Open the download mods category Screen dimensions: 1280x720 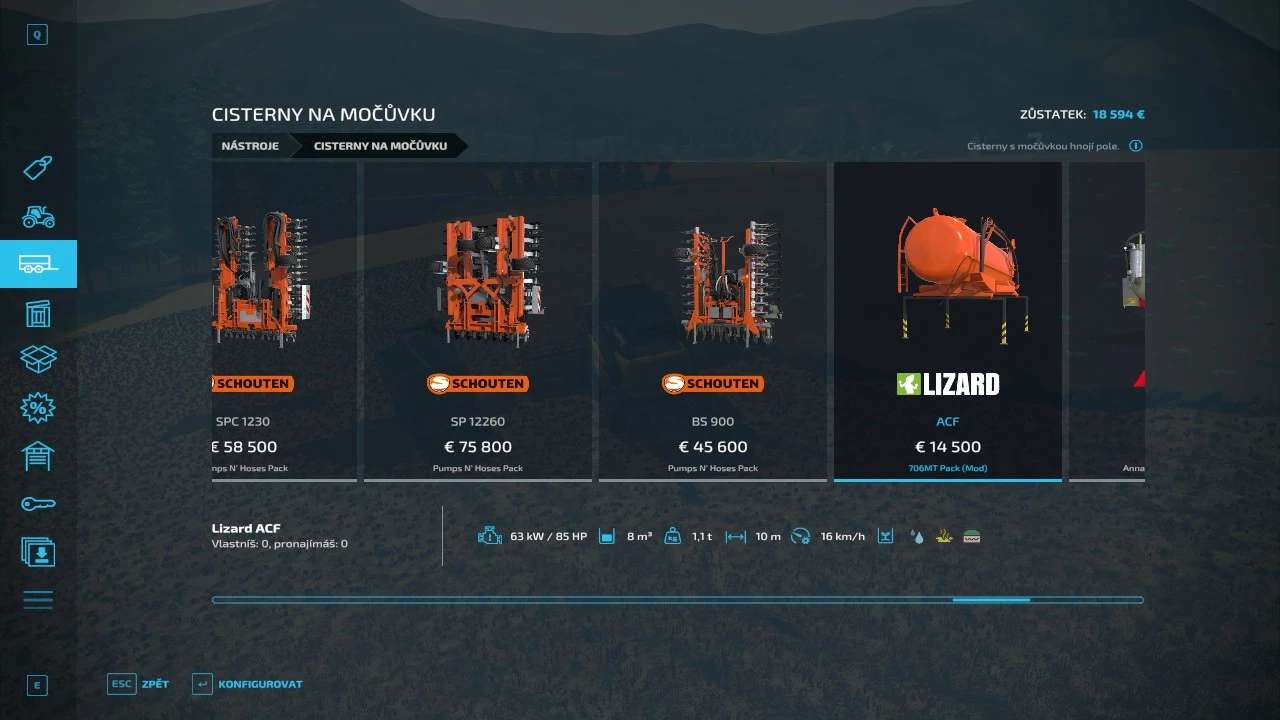[38, 552]
